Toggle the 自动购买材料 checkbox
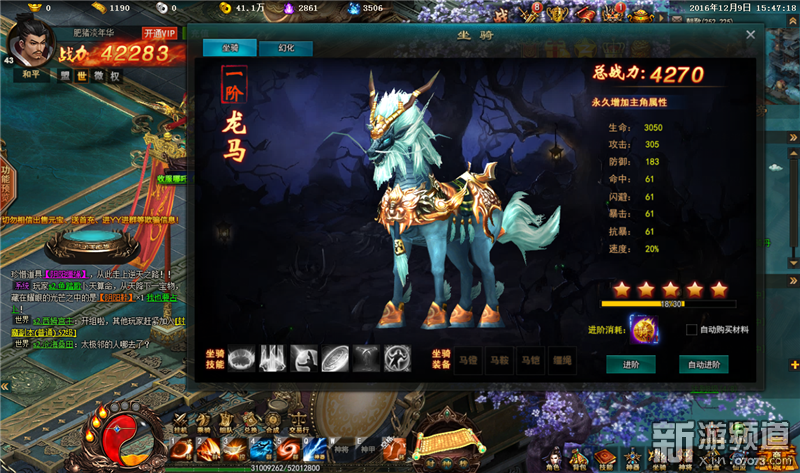Screen dimensions: 800x473 click(x=692, y=330)
